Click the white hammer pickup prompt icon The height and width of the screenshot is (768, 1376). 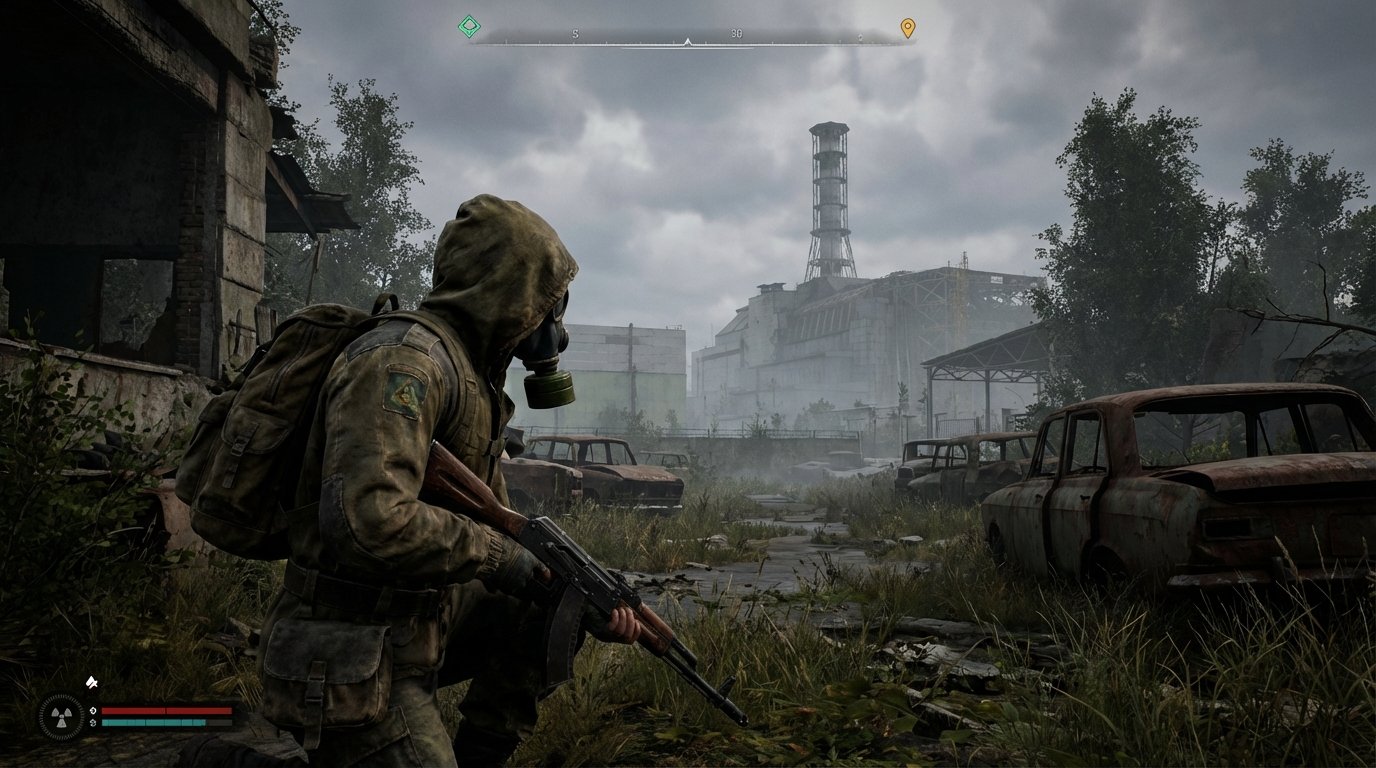click(x=92, y=683)
